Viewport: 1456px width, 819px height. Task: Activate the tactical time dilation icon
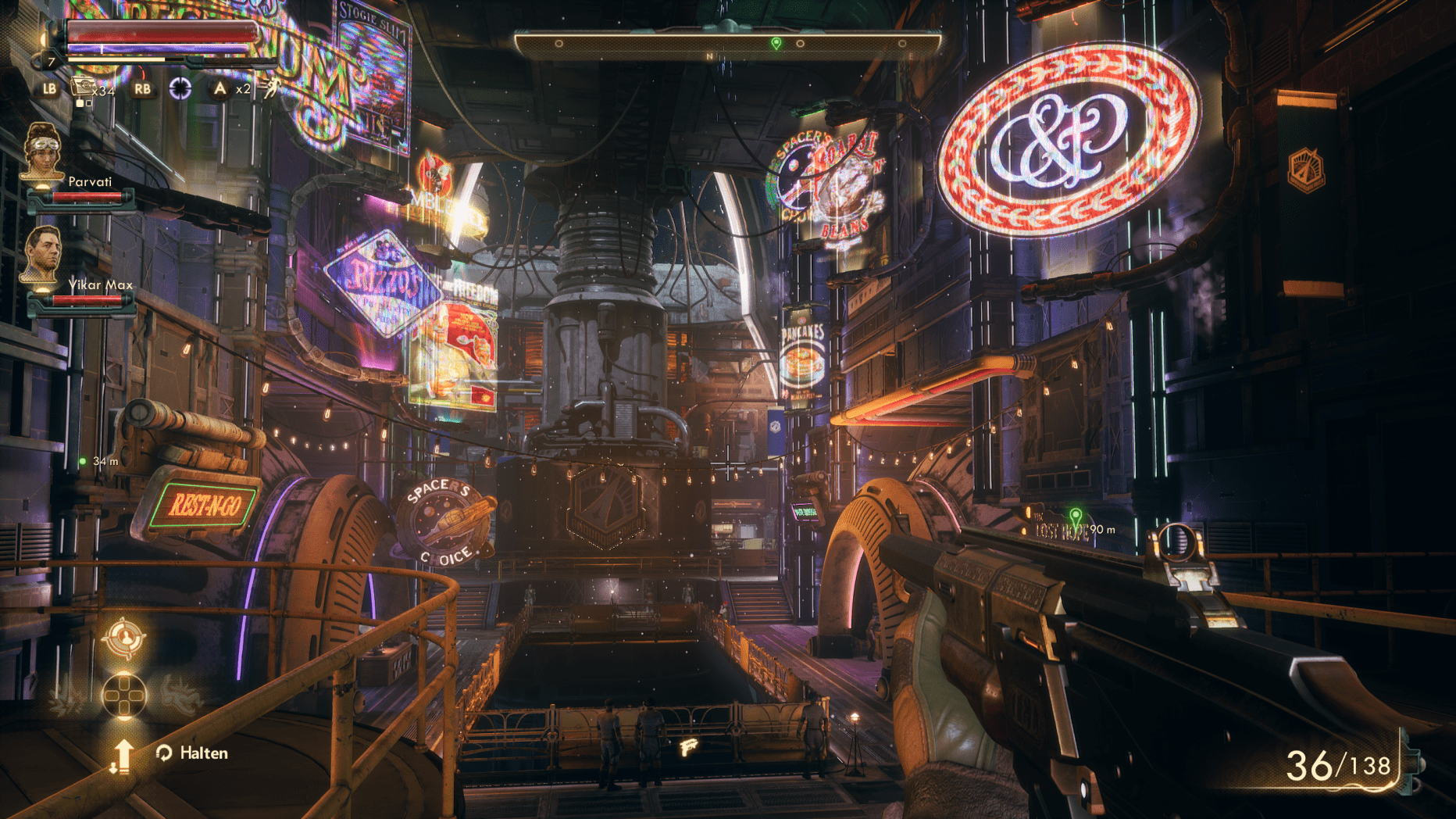click(x=180, y=88)
